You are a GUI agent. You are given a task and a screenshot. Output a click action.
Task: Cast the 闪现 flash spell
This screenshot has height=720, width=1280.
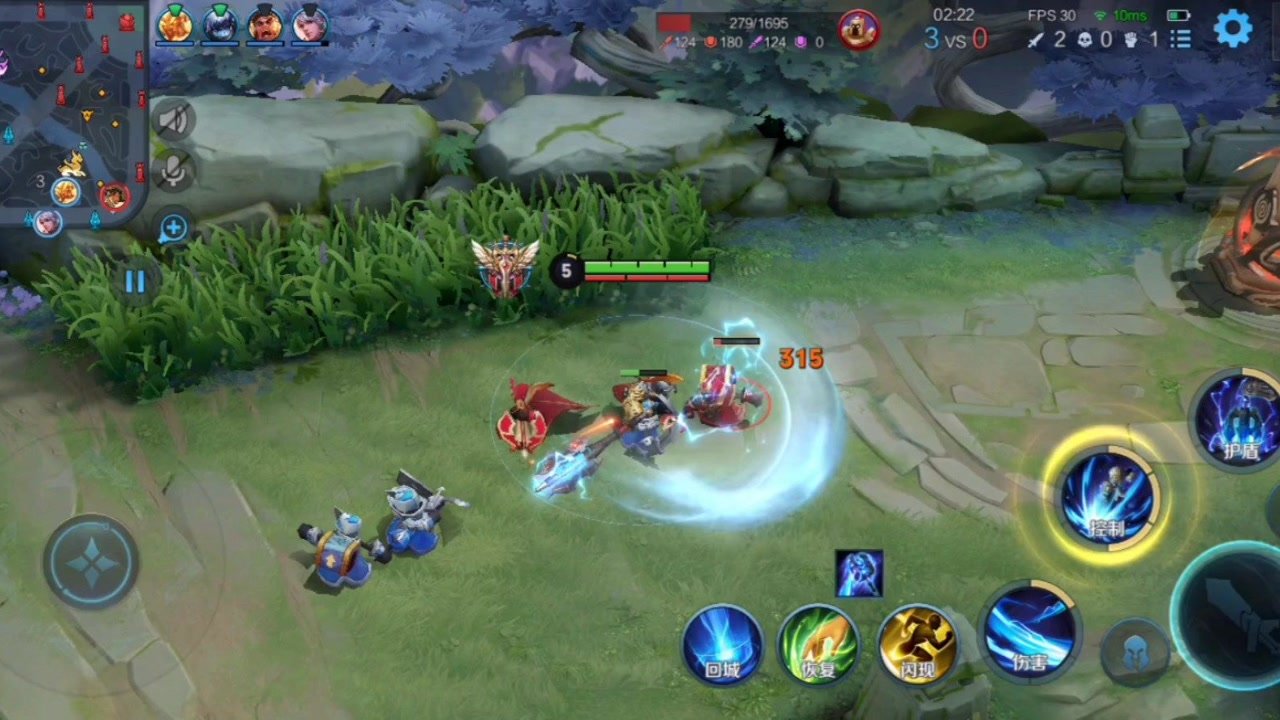tap(917, 645)
